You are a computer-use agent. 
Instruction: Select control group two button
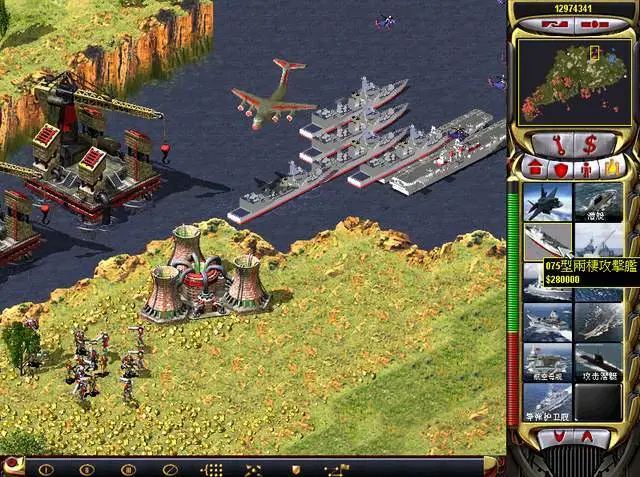pos(86,468)
